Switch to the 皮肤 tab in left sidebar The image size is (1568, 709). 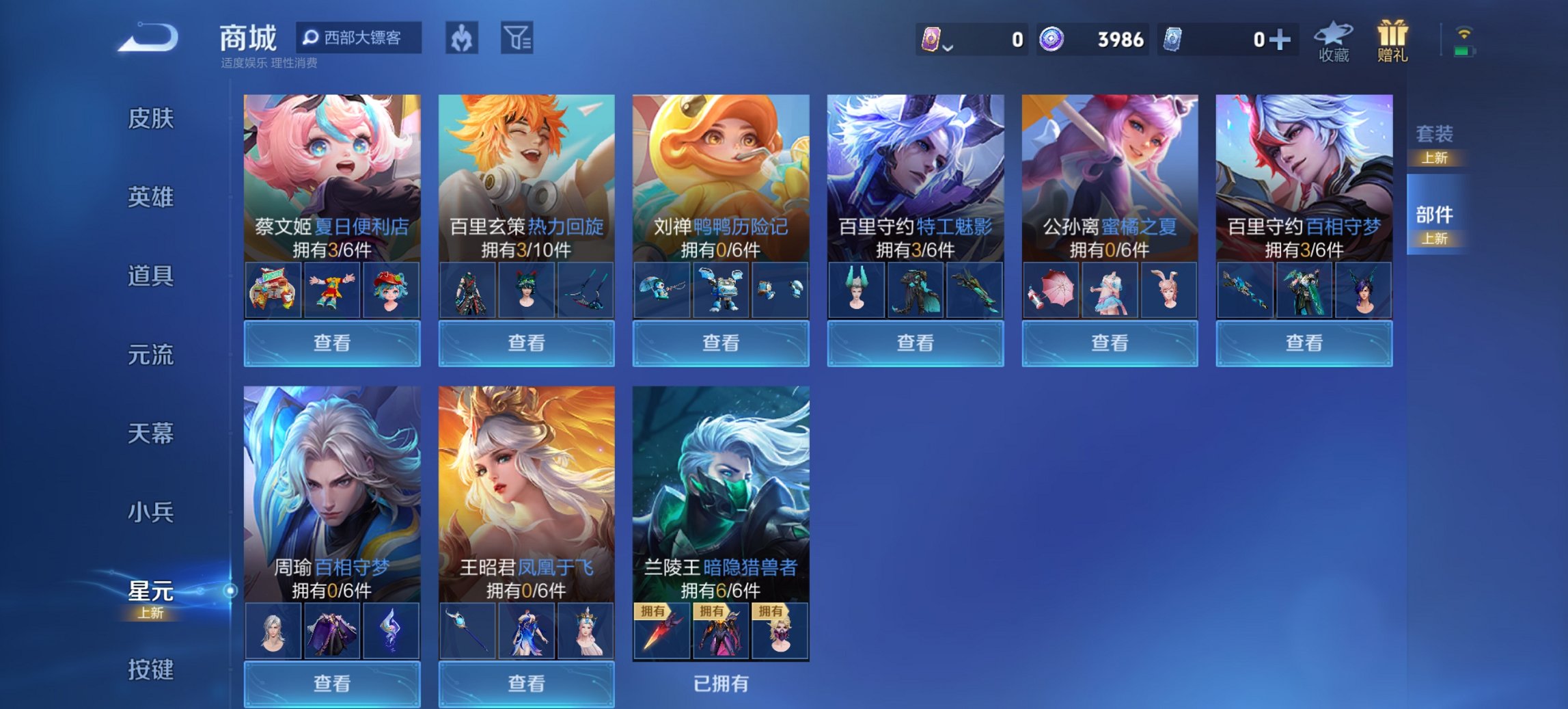(152, 119)
